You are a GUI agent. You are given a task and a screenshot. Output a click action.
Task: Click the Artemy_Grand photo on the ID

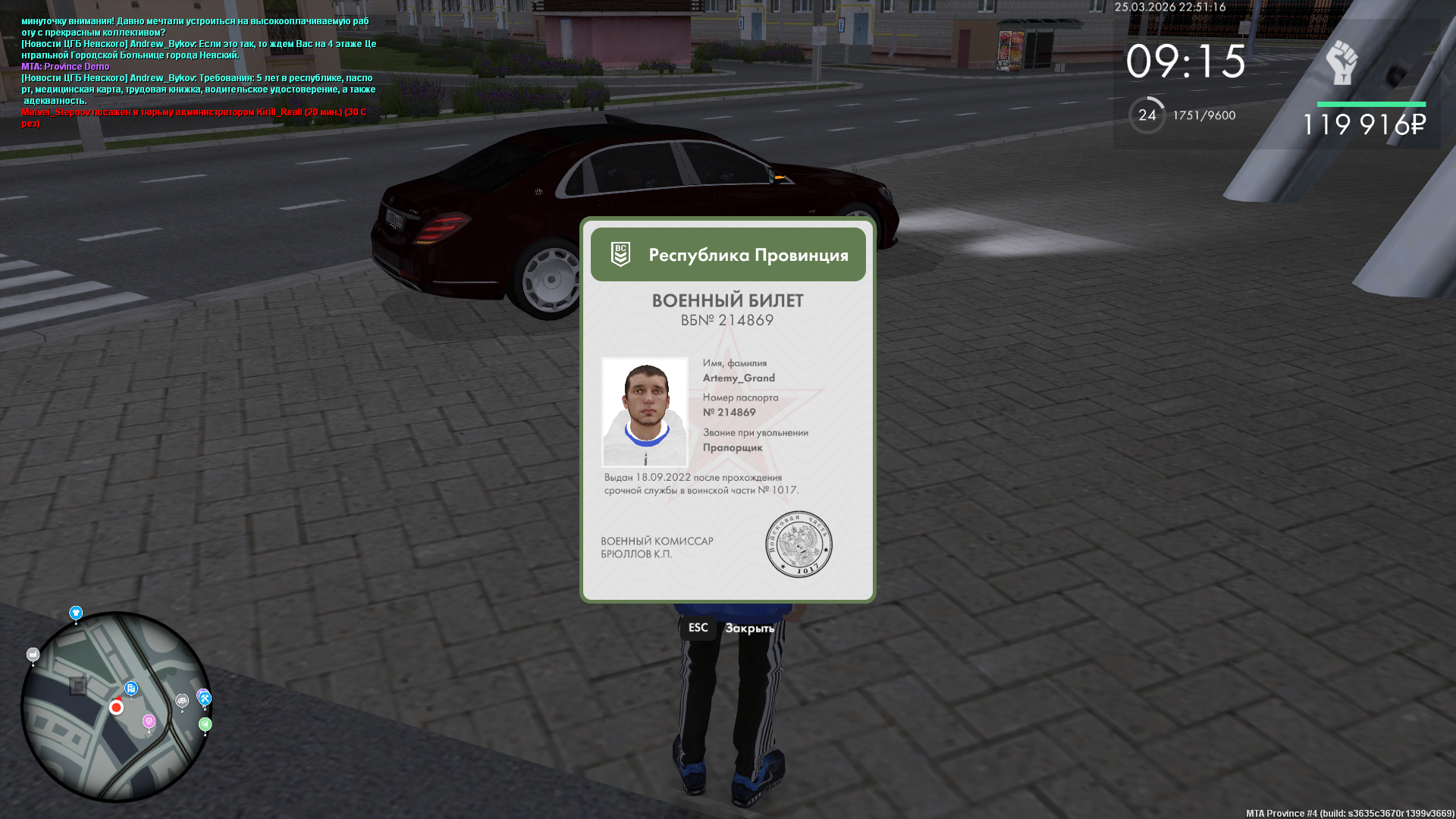pos(645,412)
